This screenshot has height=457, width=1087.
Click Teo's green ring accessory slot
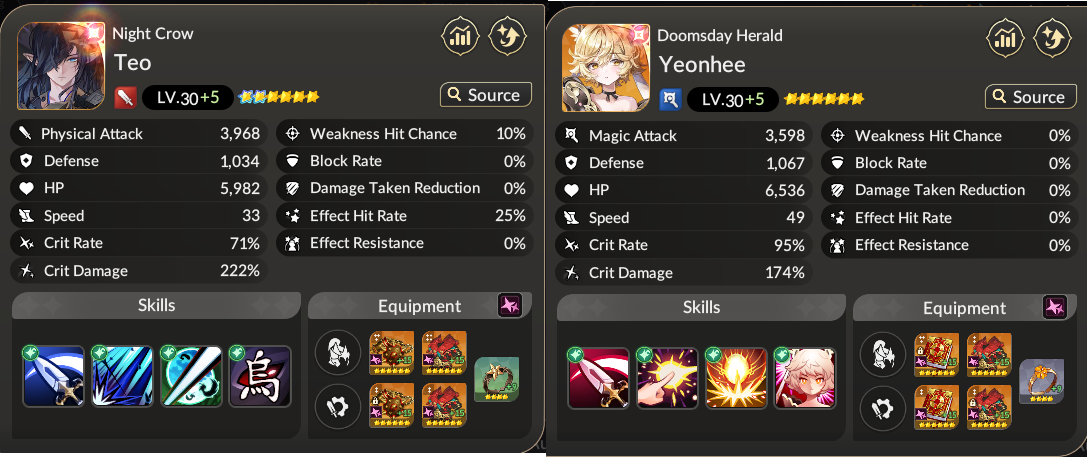(496, 380)
